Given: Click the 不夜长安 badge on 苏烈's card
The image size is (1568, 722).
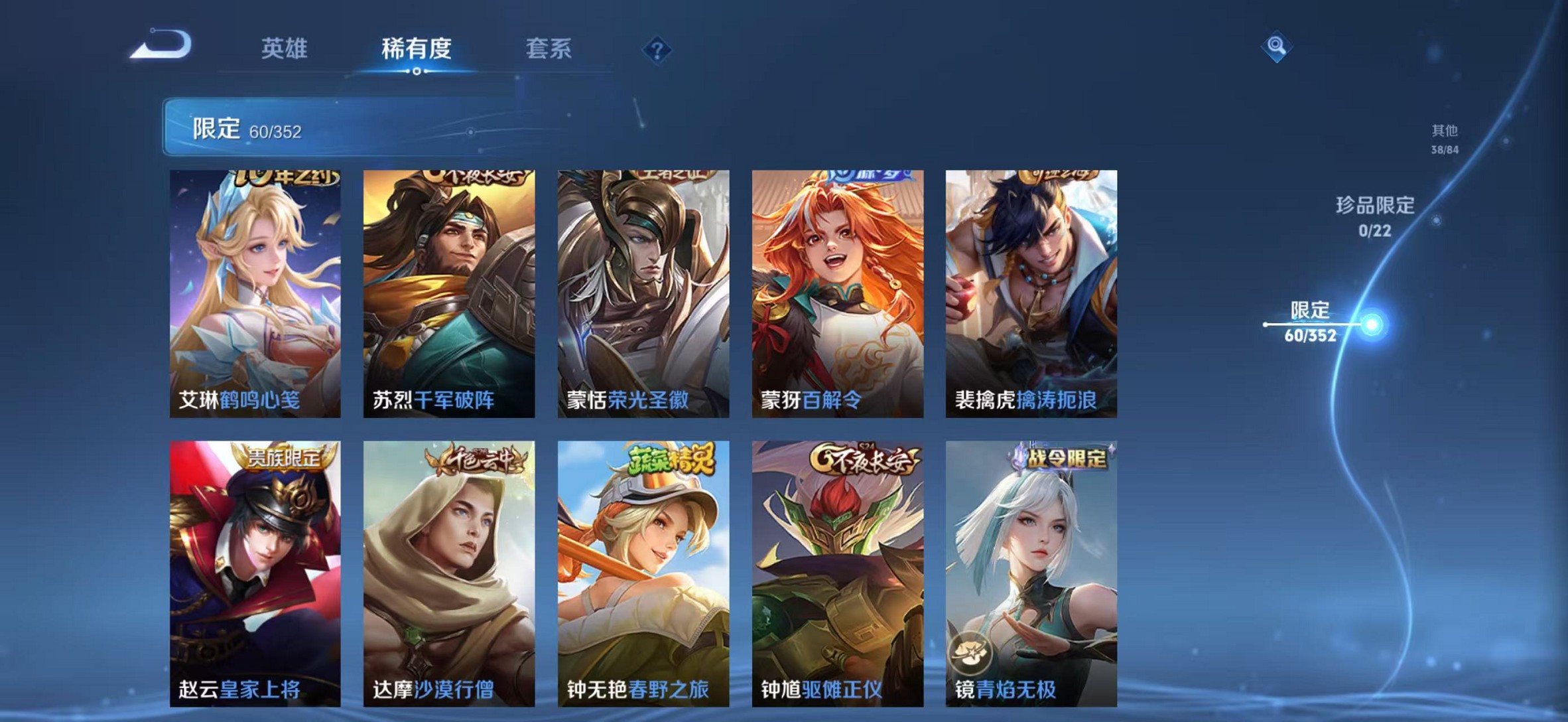Looking at the screenshot, I should click(478, 174).
